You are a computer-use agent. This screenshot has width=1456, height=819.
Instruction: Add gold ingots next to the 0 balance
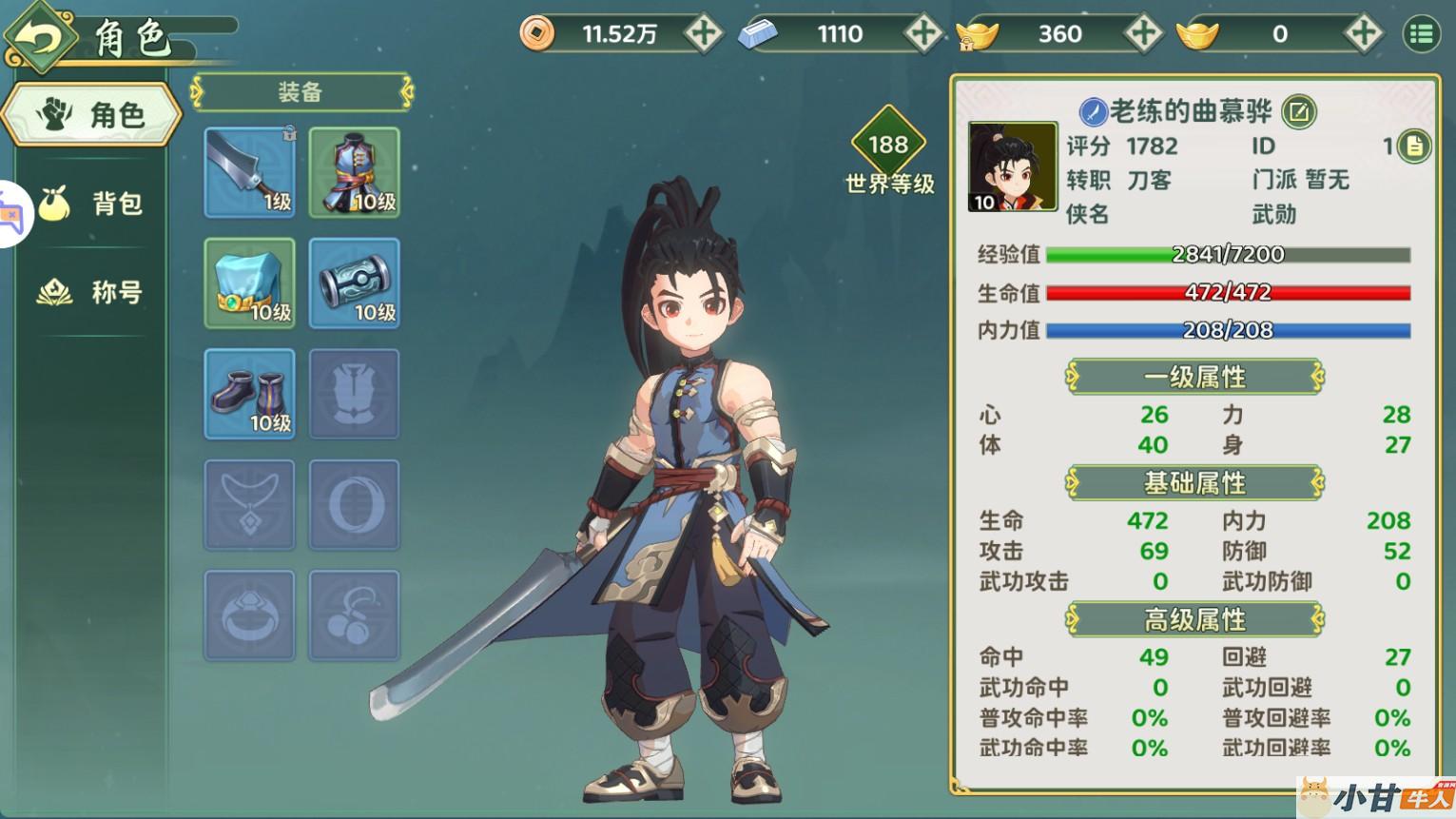tap(1362, 34)
